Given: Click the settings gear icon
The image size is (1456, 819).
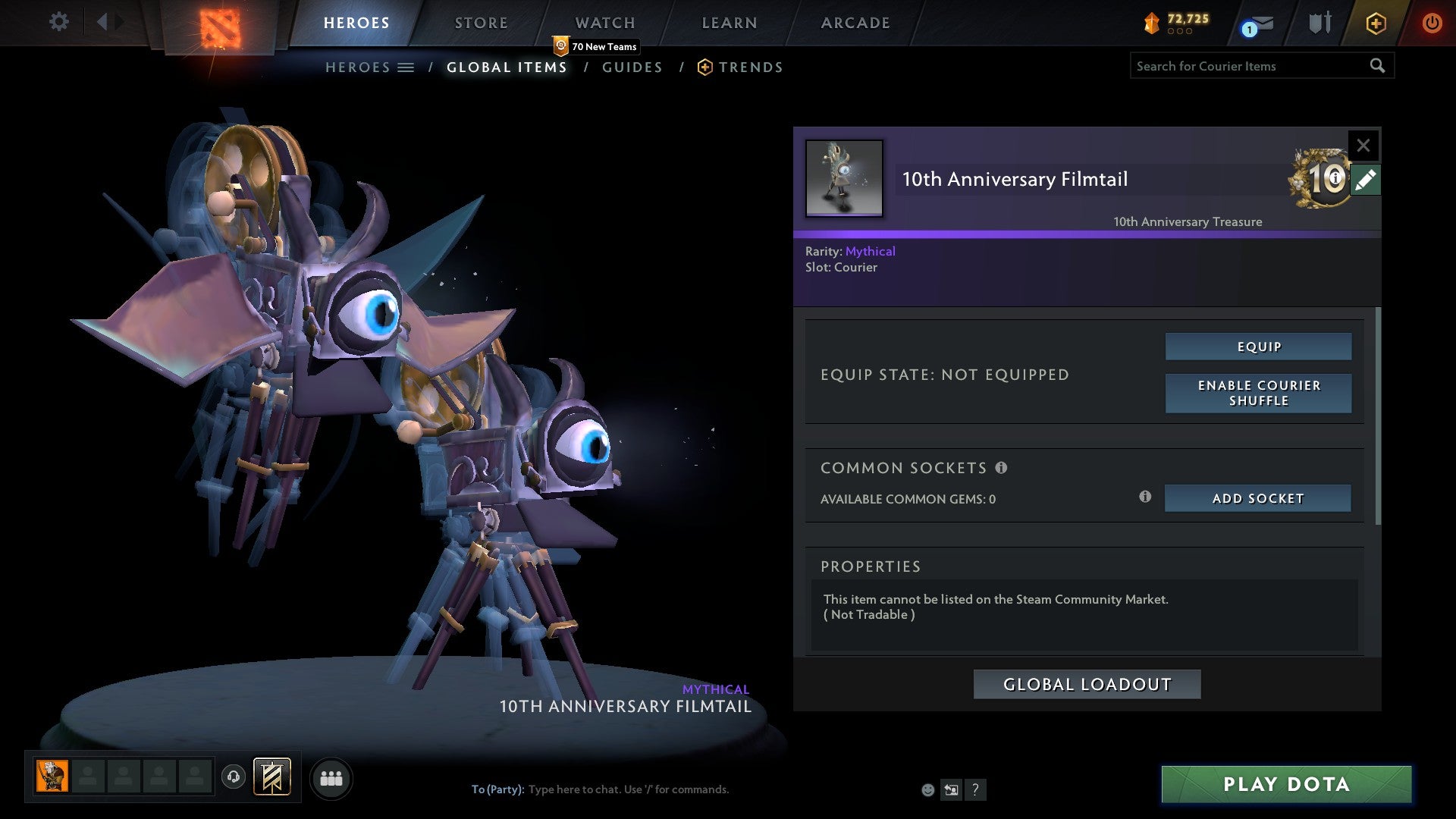Looking at the screenshot, I should [59, 21].
